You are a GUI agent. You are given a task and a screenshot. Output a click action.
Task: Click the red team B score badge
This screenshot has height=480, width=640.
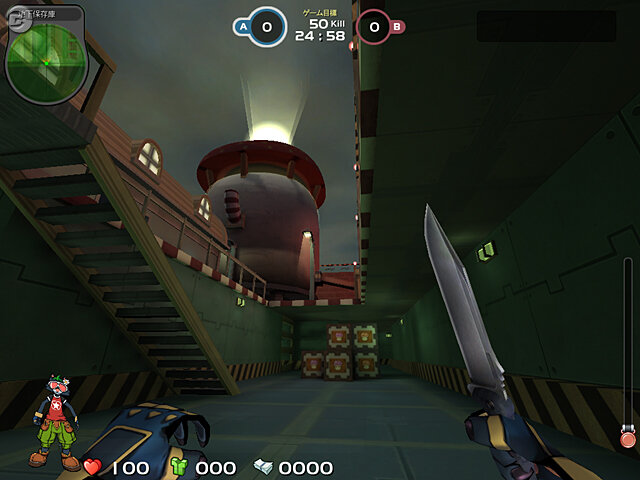(x=377, y=28)
